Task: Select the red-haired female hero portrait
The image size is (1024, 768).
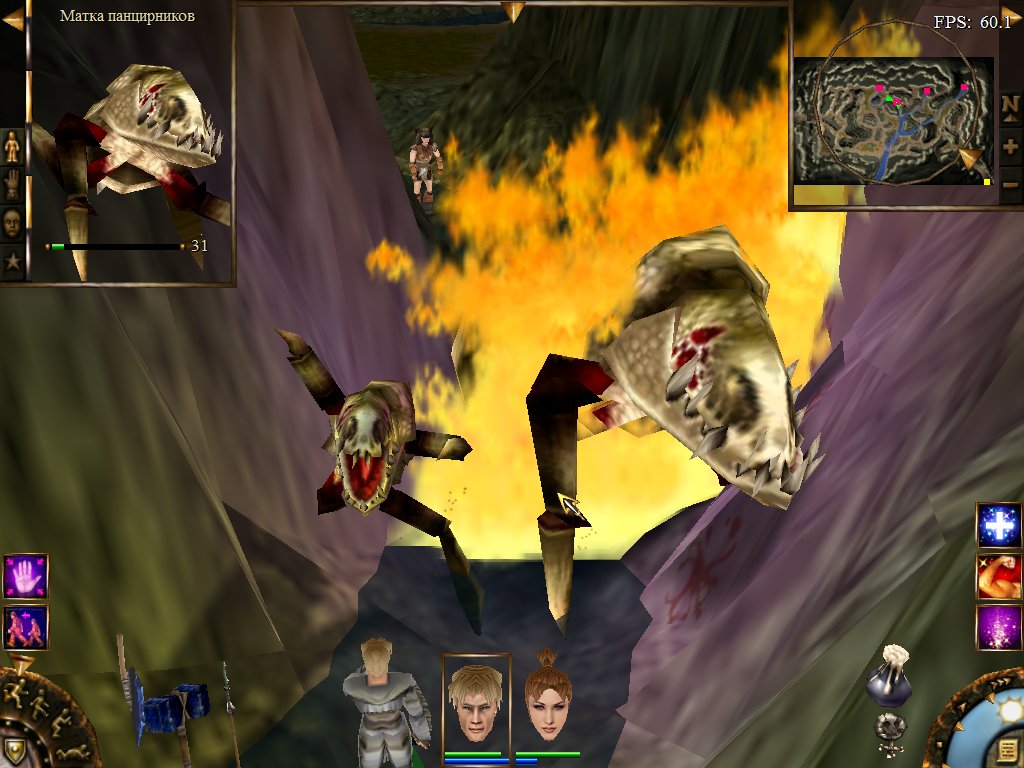Action: tap(547, 700)
